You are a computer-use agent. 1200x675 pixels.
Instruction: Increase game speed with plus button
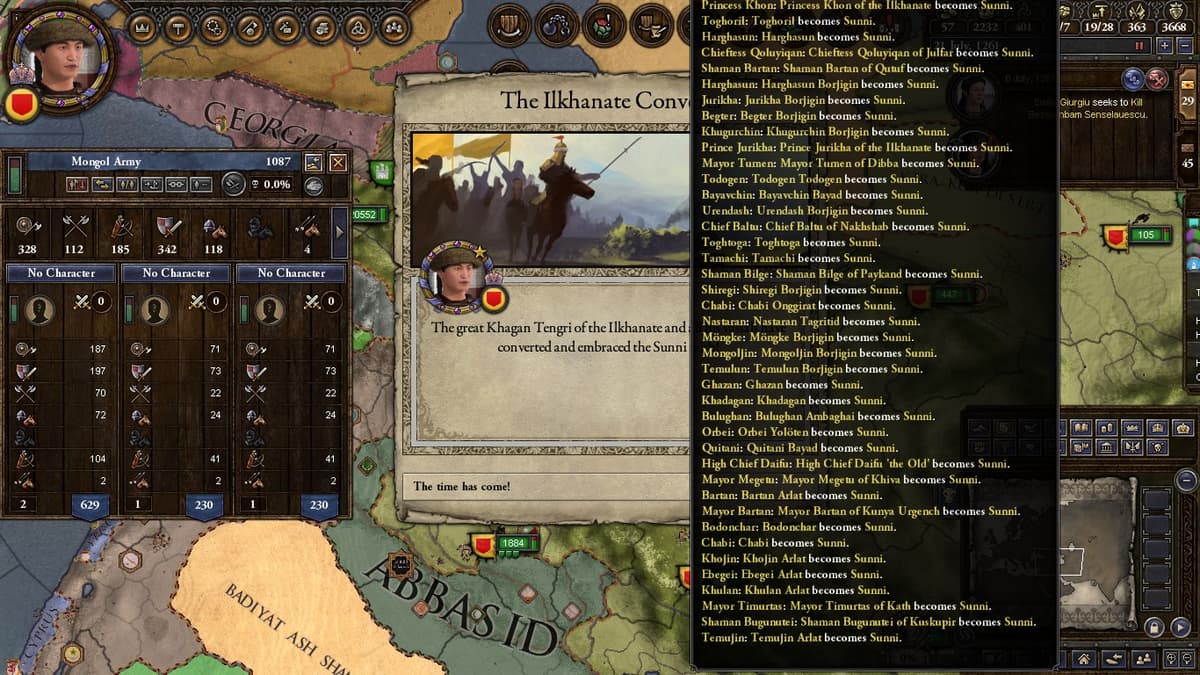[x=1165, y=46]
